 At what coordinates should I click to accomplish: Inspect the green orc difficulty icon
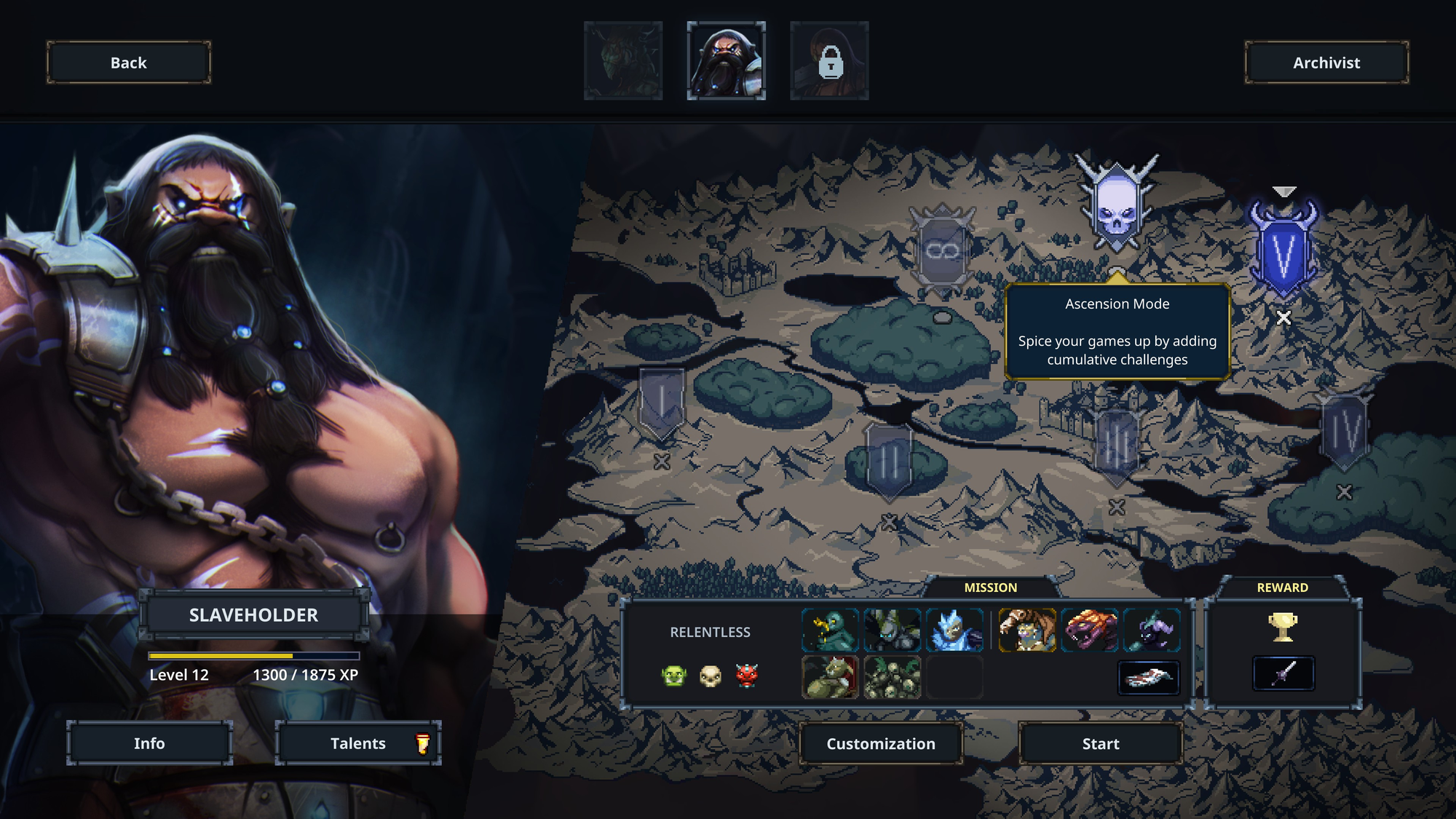(674, 676)
